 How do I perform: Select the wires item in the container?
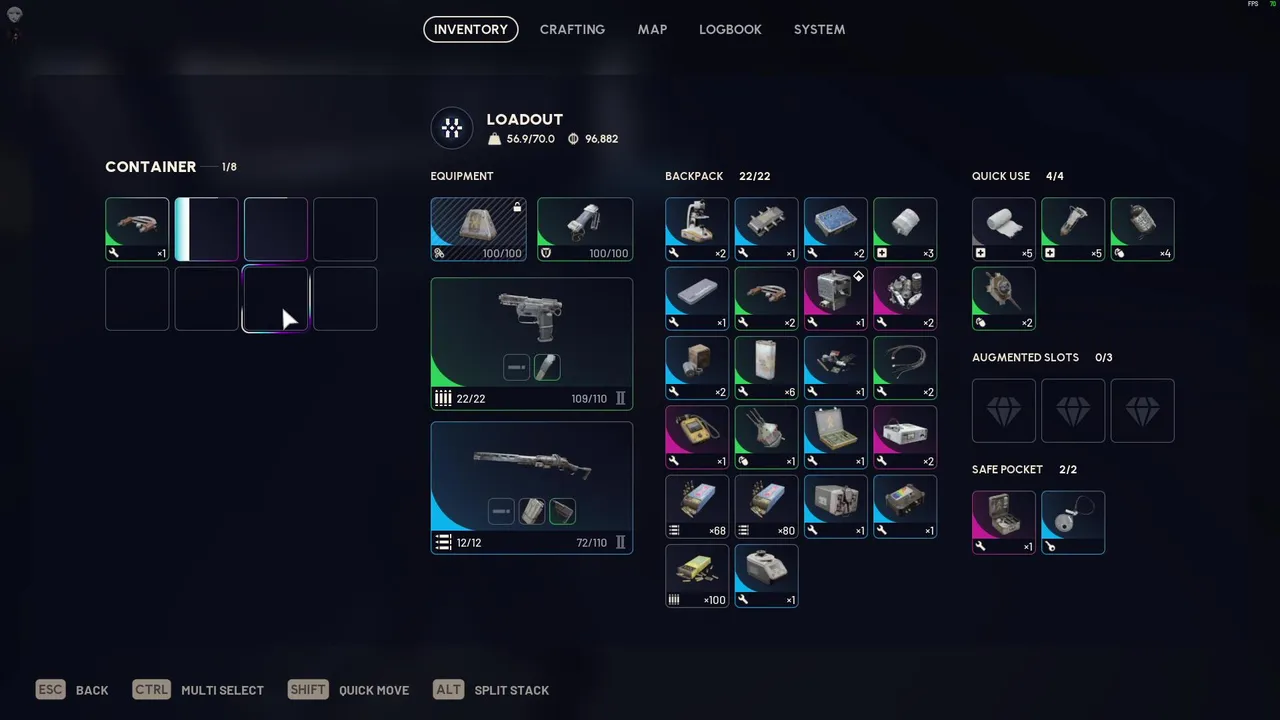[137, 229]
